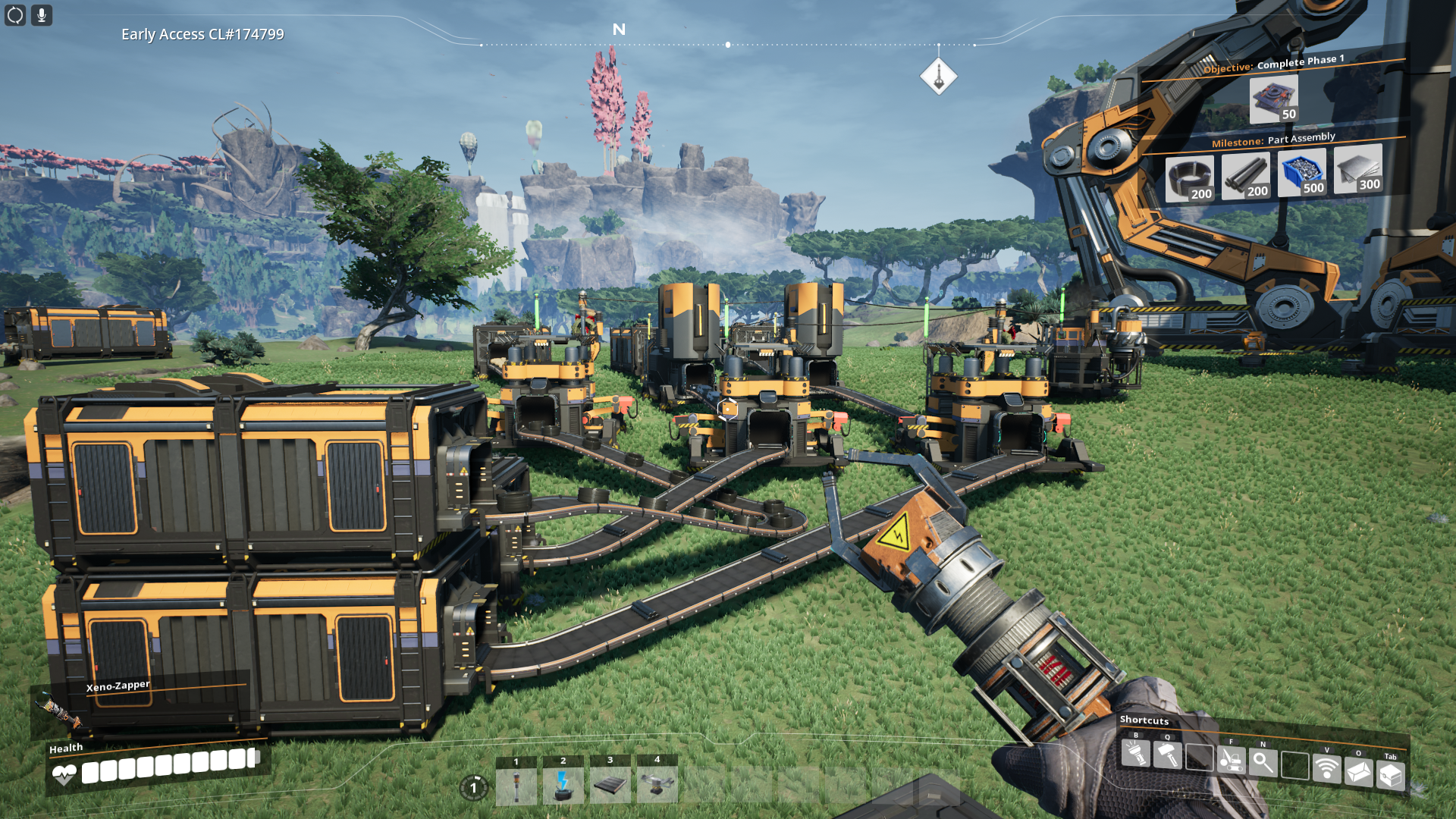Image resolution: width=1456 pixels, height=819 pixels.
Task: Select the Xeno-Zapper equipped weapon icon
Action: point(58,711)
